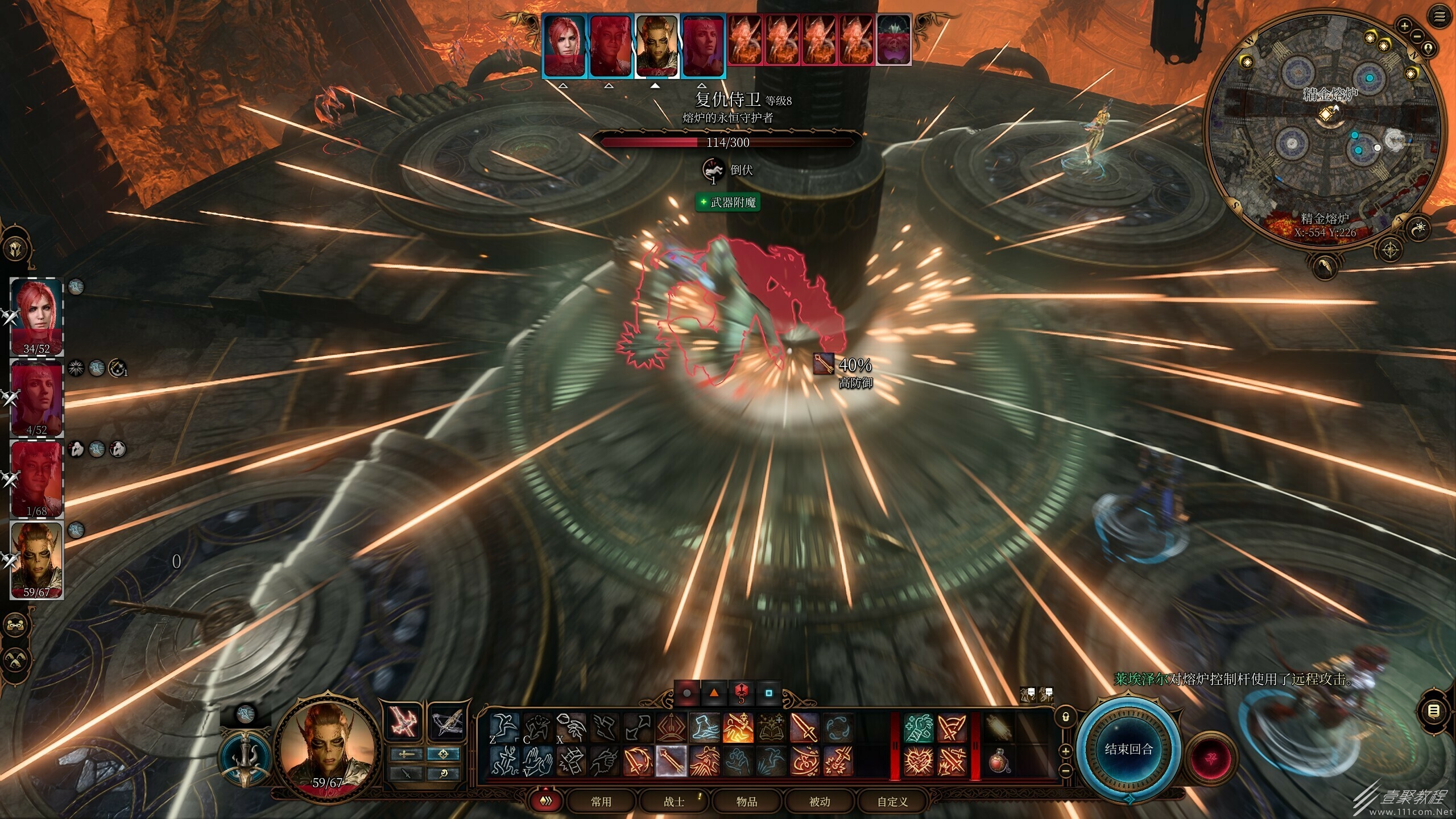Select the 物品 hotbar tab
Image resolution: width=1456 pixels, height=819 pixels.
[747, 801]
